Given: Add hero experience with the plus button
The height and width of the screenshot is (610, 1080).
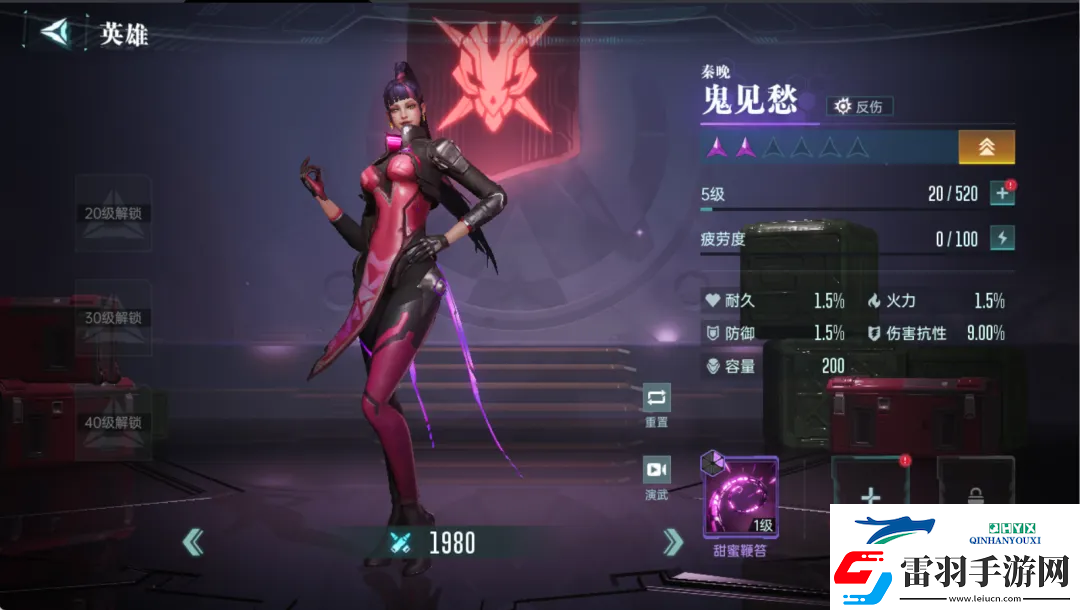Looking at the screenshot, I should tap(1002, 193).
